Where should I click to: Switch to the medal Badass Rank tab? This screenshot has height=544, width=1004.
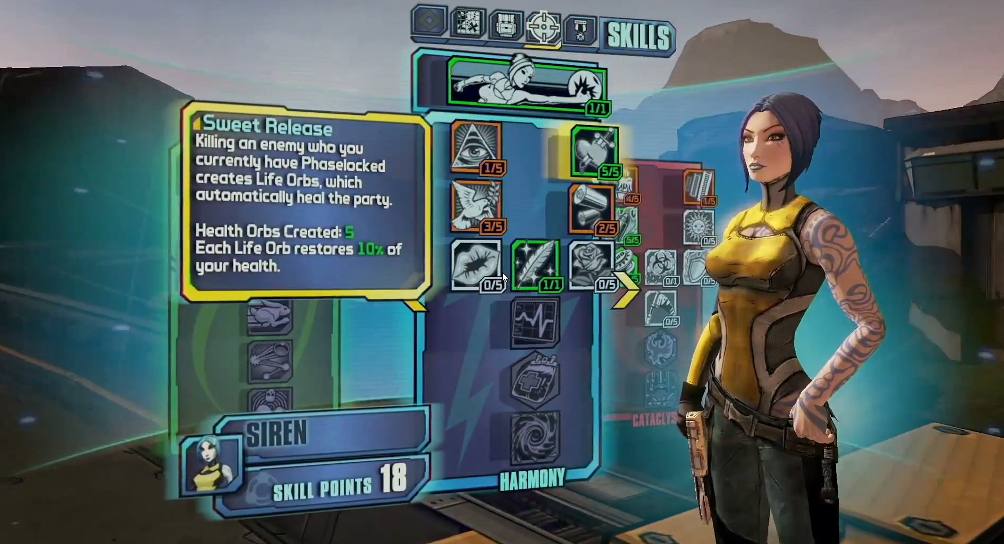tap(580, 27)
